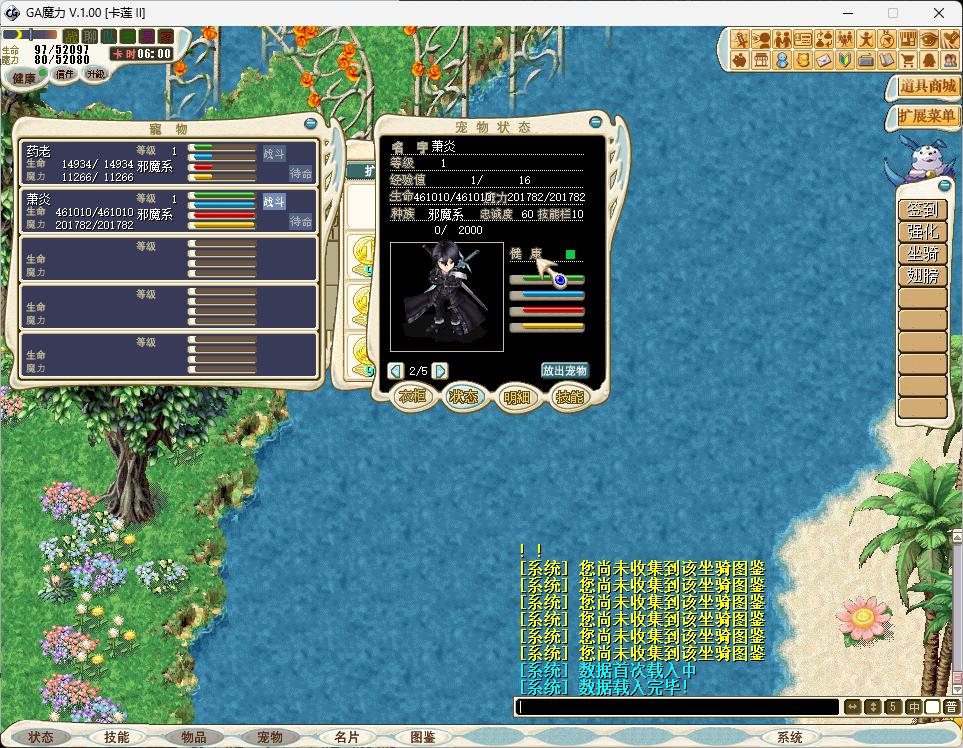Switch to the 明細 pet details tab
Screen dimensions: 963x748
(x=517, y=397)
